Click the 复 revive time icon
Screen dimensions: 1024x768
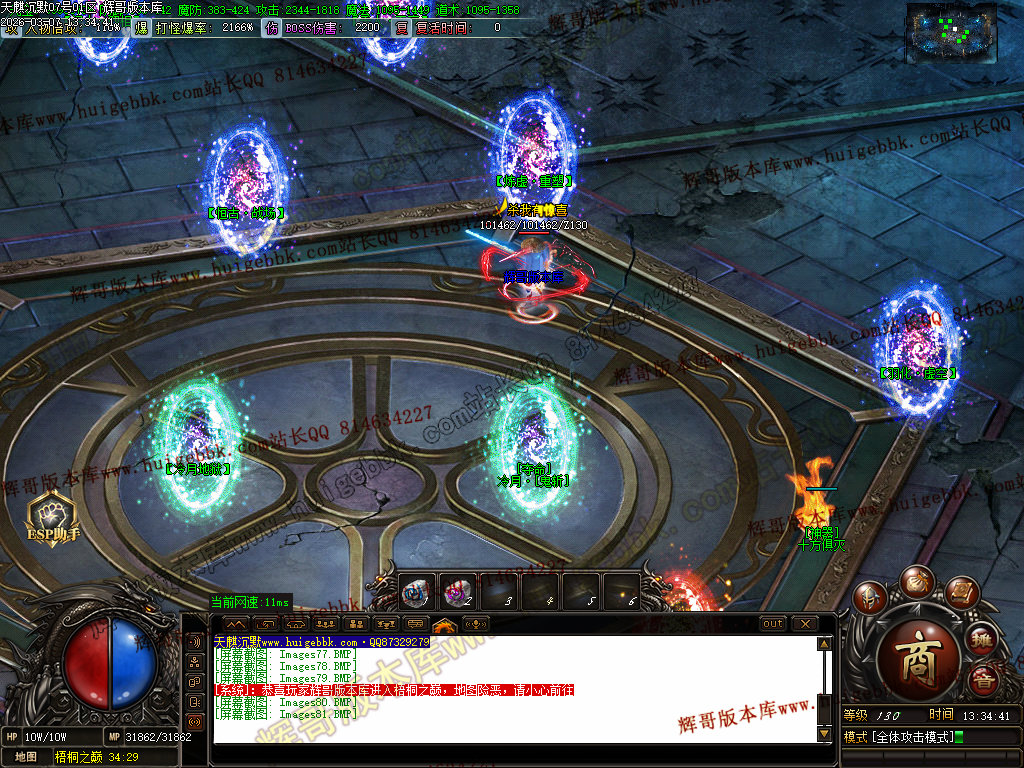click(x=402, y=28)
